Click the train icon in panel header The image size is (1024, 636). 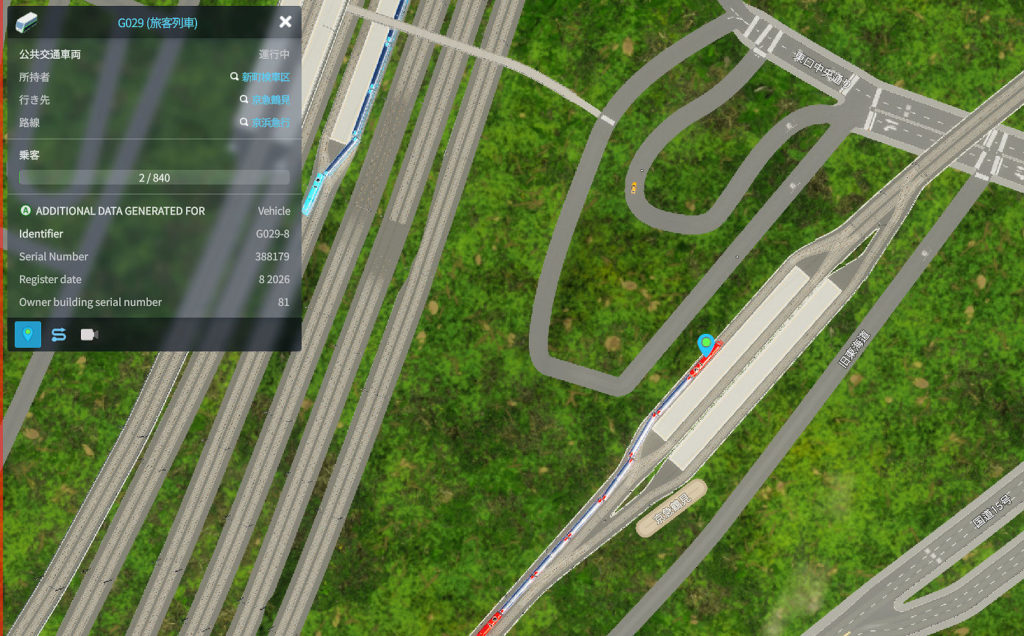27,22
